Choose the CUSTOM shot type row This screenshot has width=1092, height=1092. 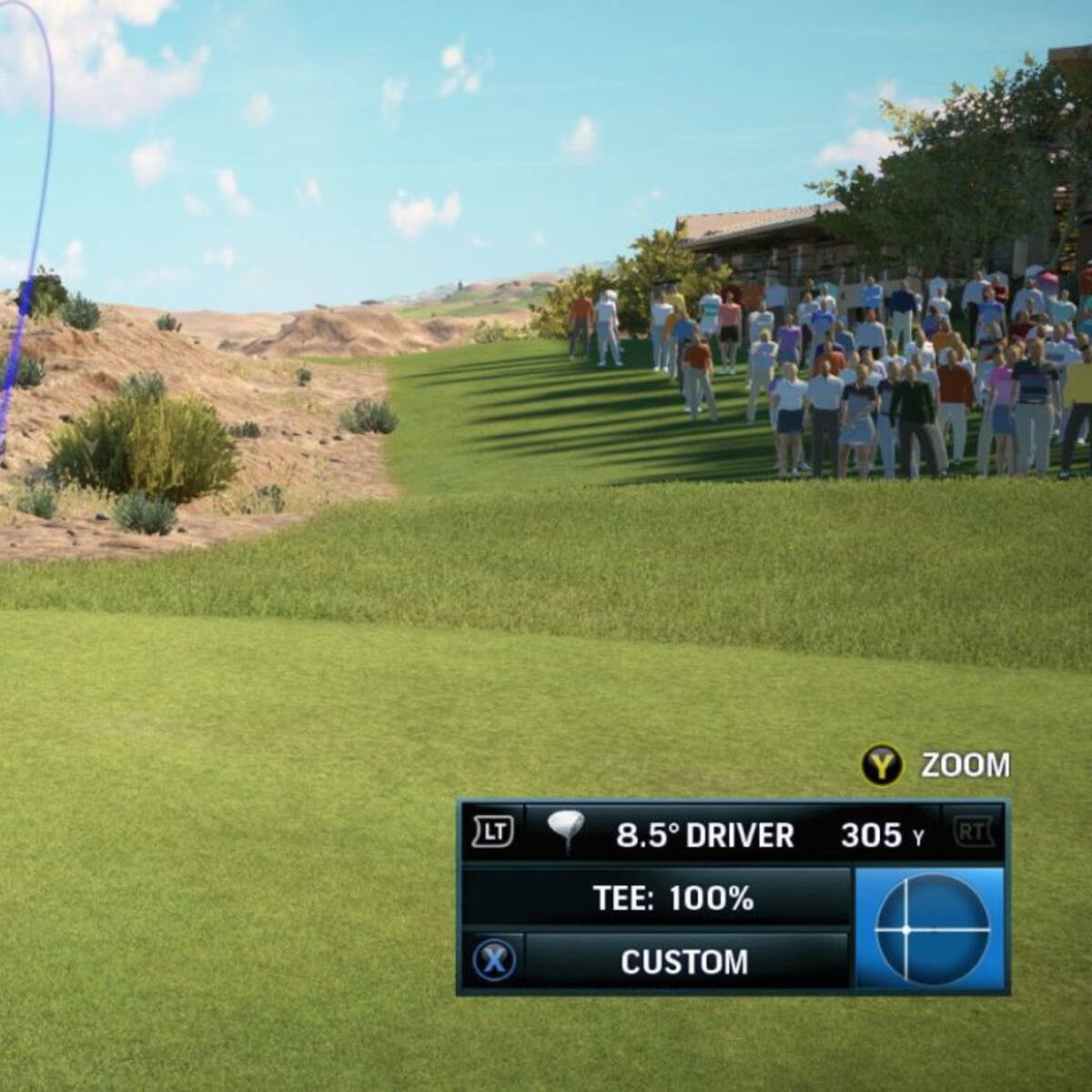click(x=684, y=962)
